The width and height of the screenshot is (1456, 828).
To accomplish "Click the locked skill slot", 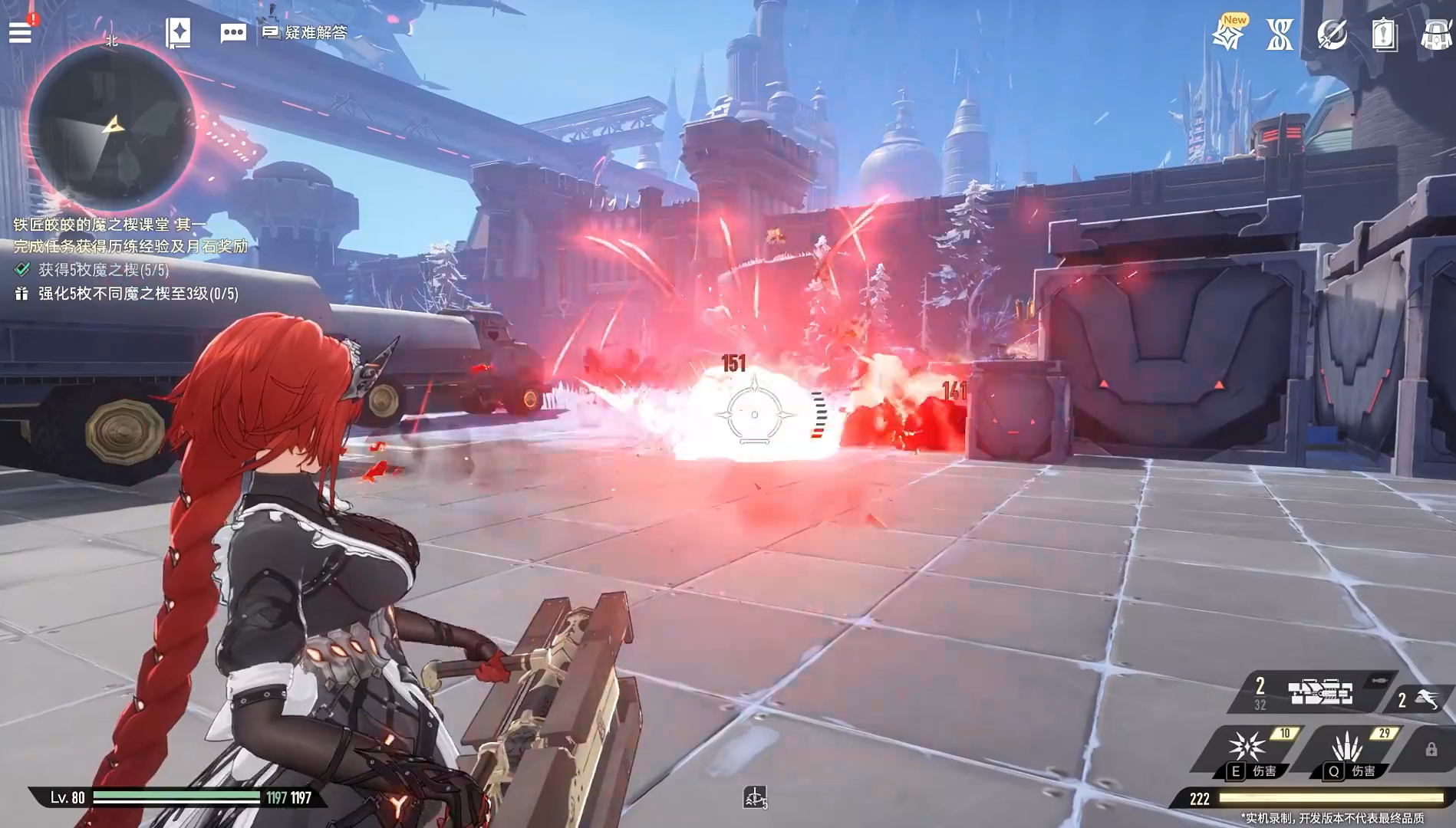I will tap(1431, 749).
